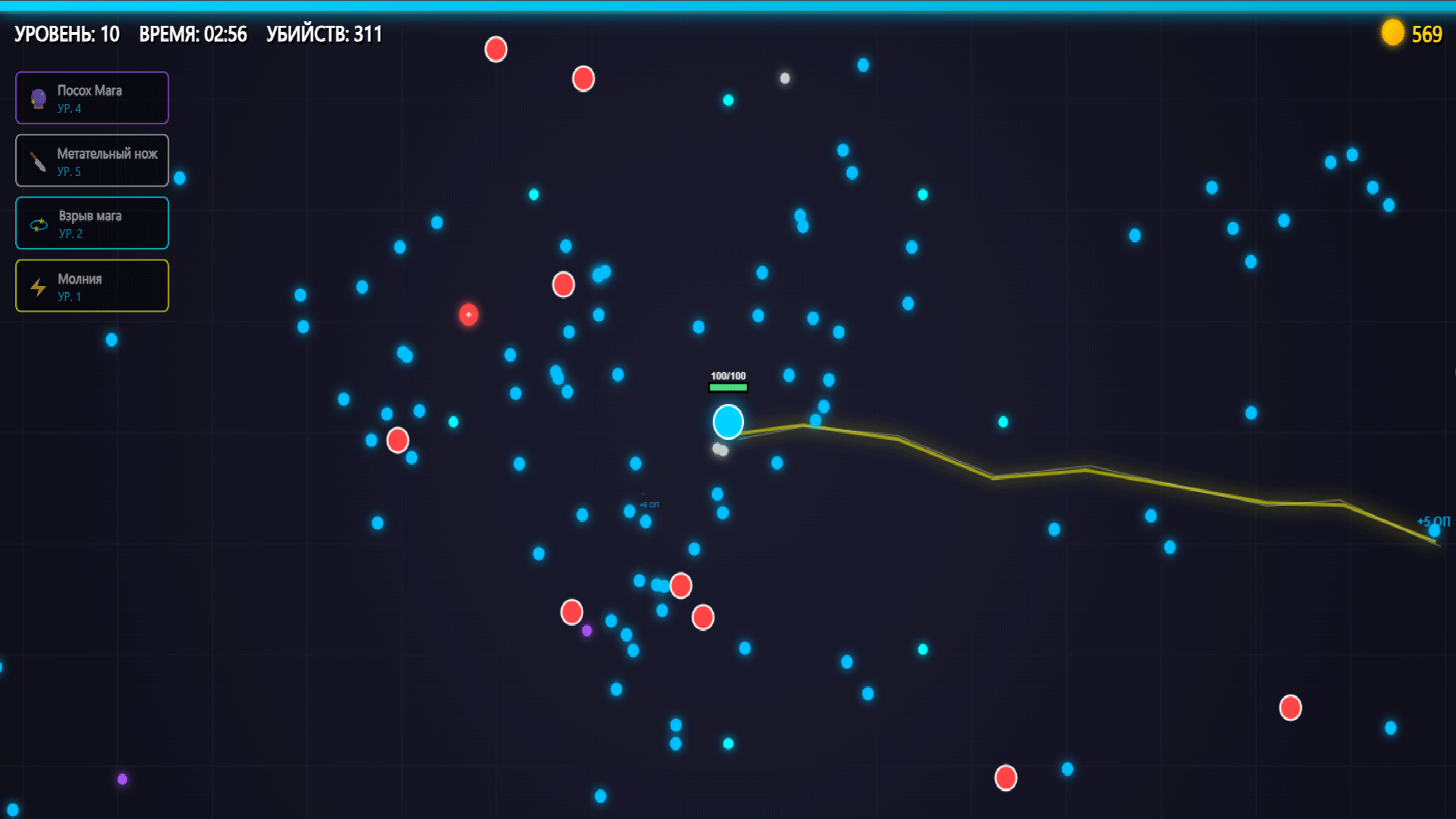Click the +5 ОП text on the right edge

click(1432, 520)
